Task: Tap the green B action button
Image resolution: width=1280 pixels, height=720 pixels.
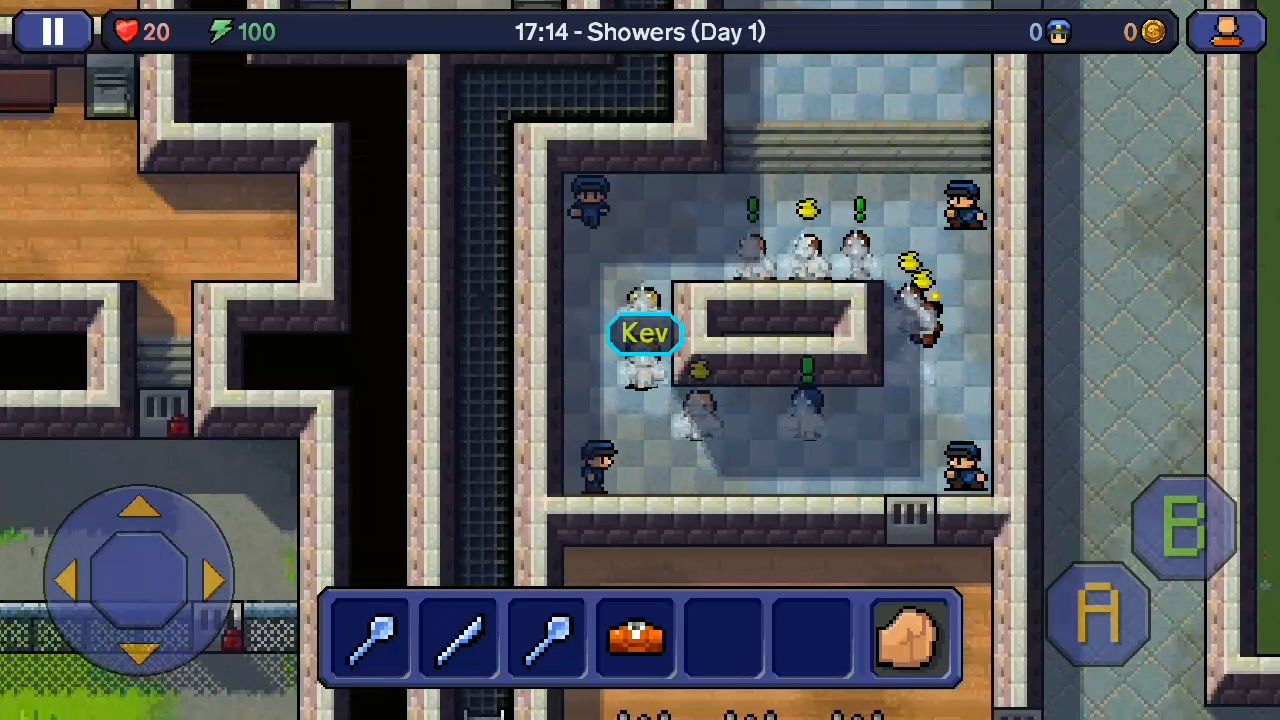Action: tap(1185, 526)
